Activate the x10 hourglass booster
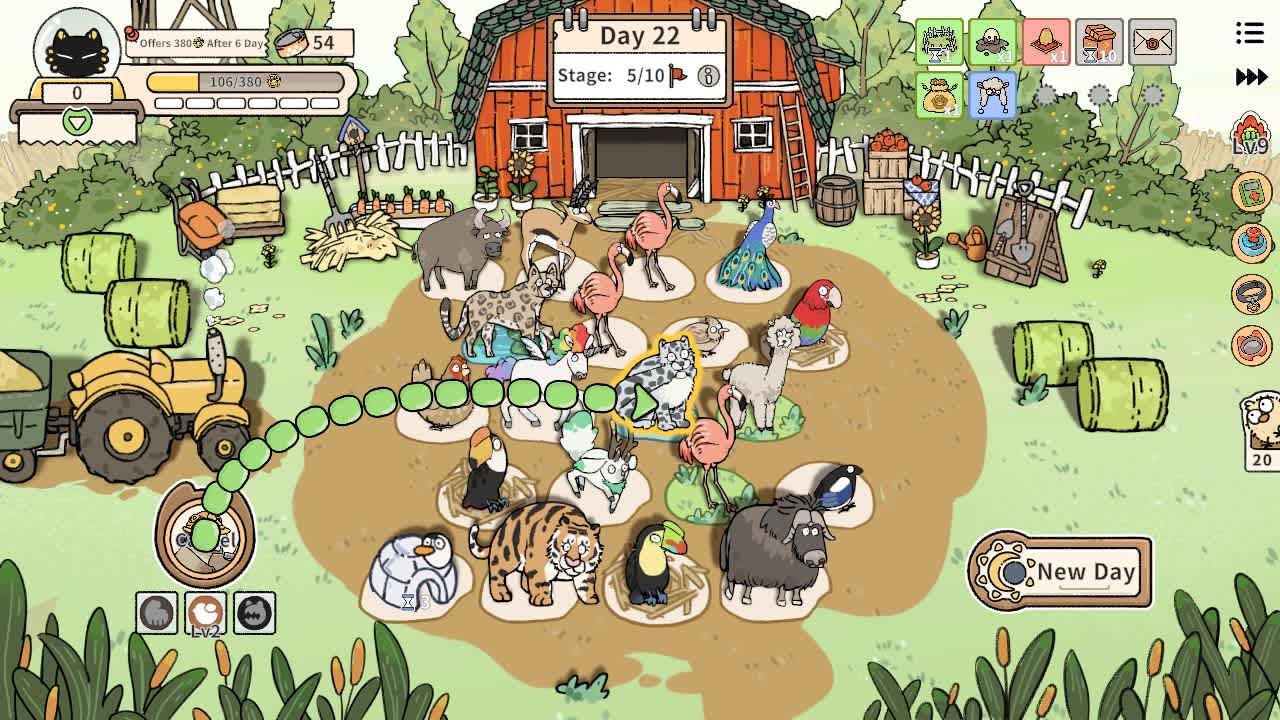Screen dimensions: 1280x720 pos(1098,42)
